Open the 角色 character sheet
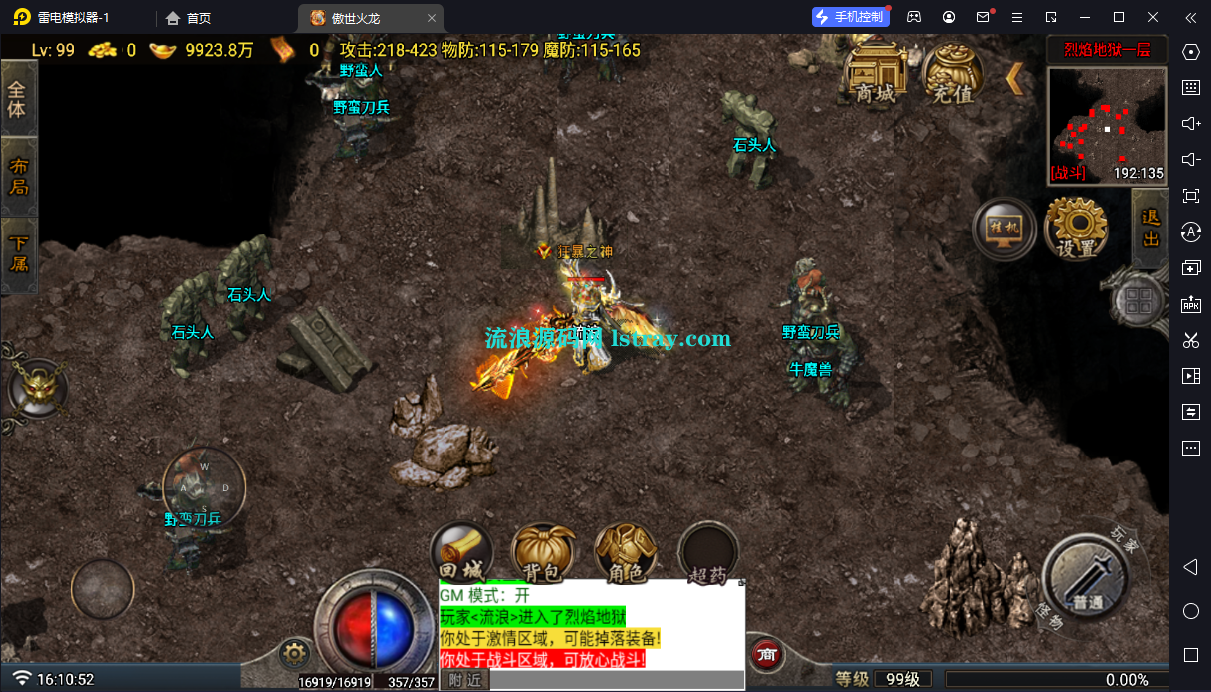The height and width of the screenshot is (692, 1211). point(625,553)
